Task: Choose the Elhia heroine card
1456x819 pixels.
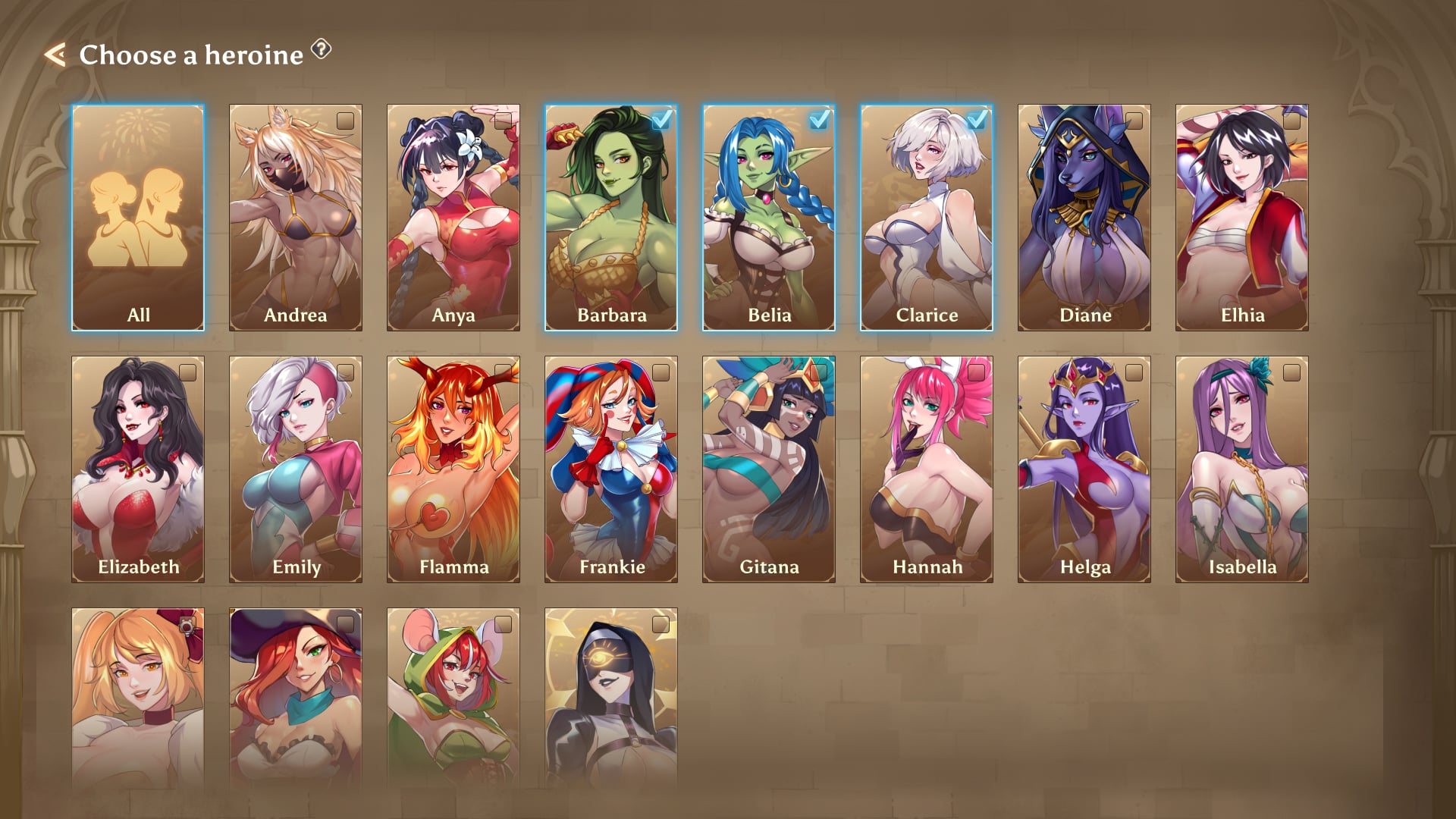Action: tap(1242, 218)
